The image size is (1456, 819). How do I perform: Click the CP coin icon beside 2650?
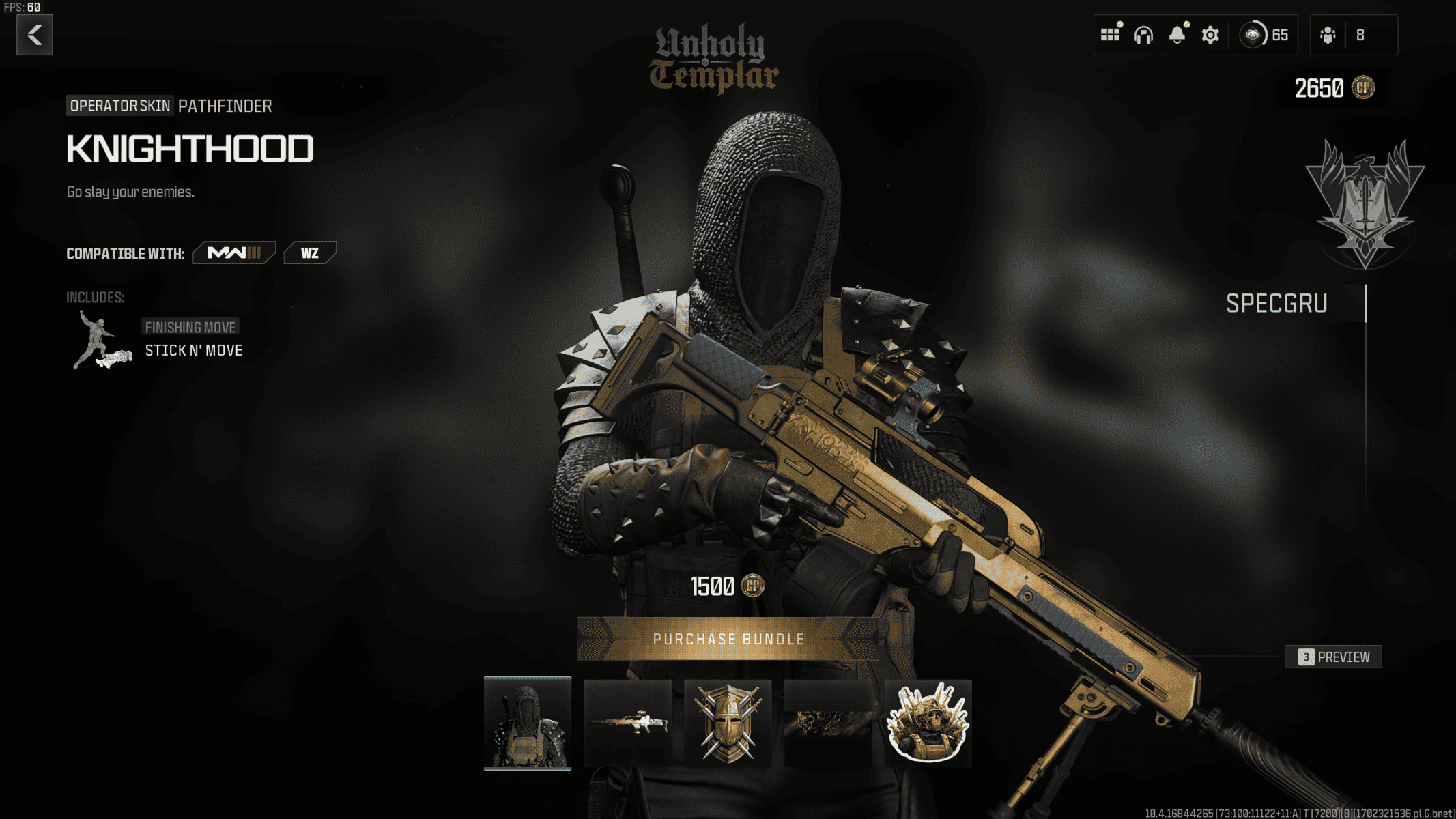pyautogui.click(x=1362, y=88)
